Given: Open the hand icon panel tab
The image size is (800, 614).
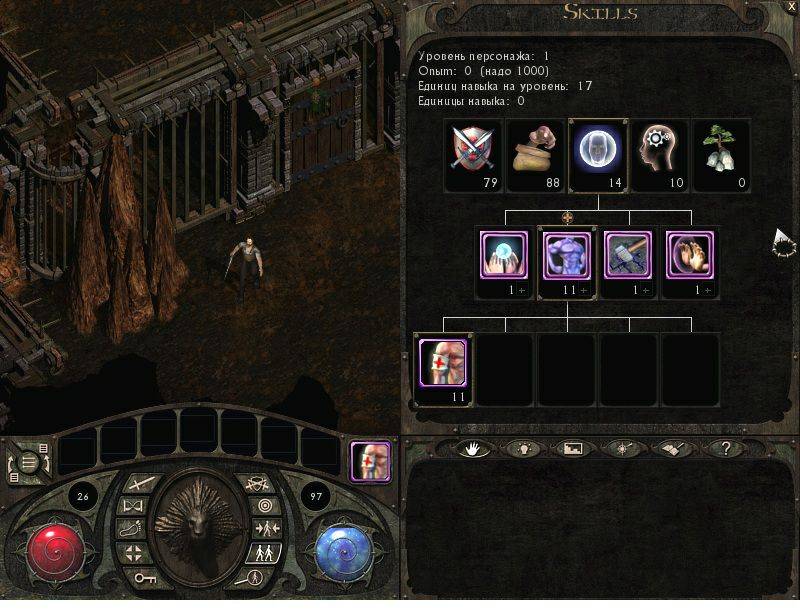Looking at the screenshot, I should pos(470,449).
